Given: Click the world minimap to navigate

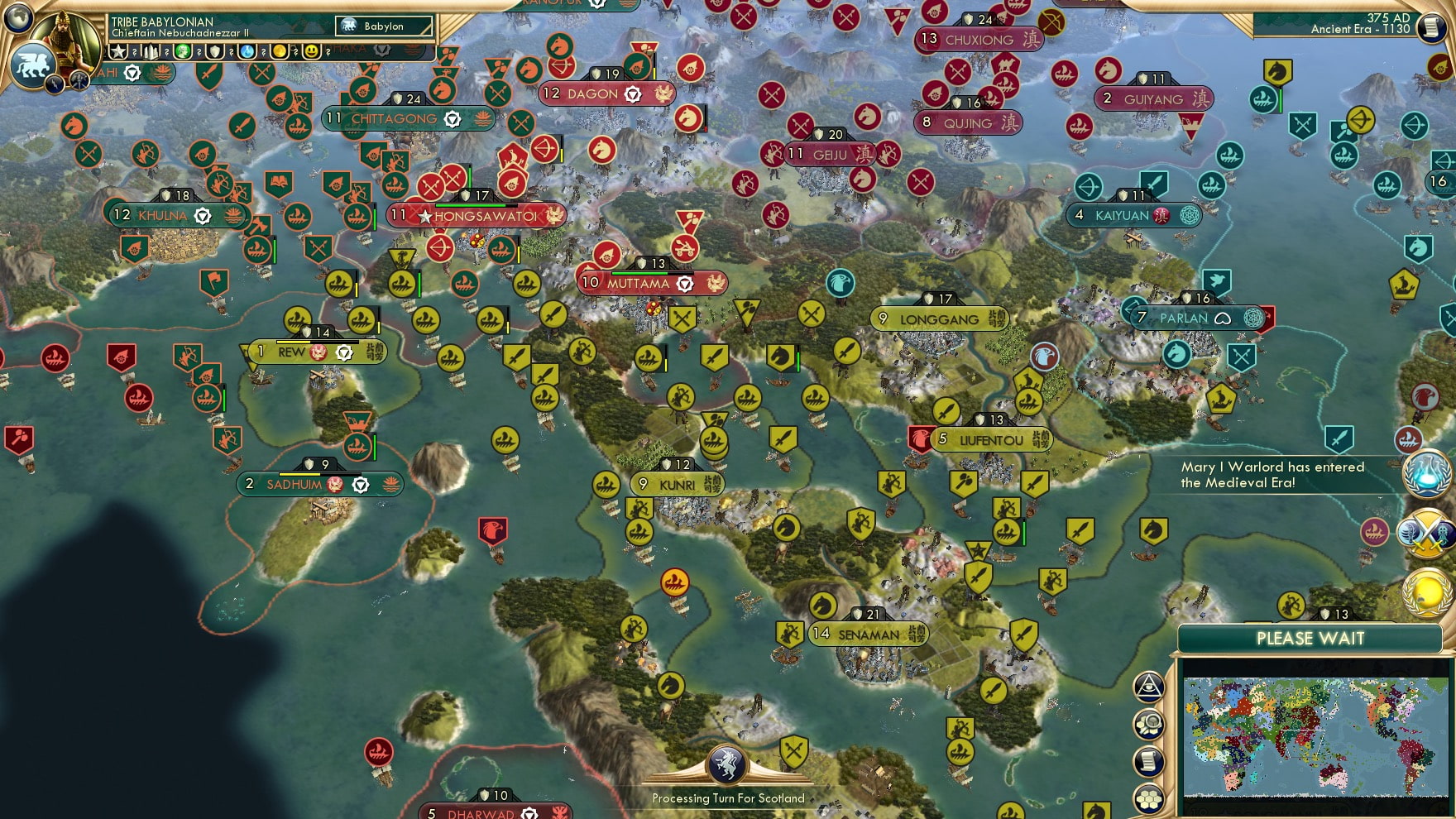Looking at the screenshot, I should point(1315,736).
